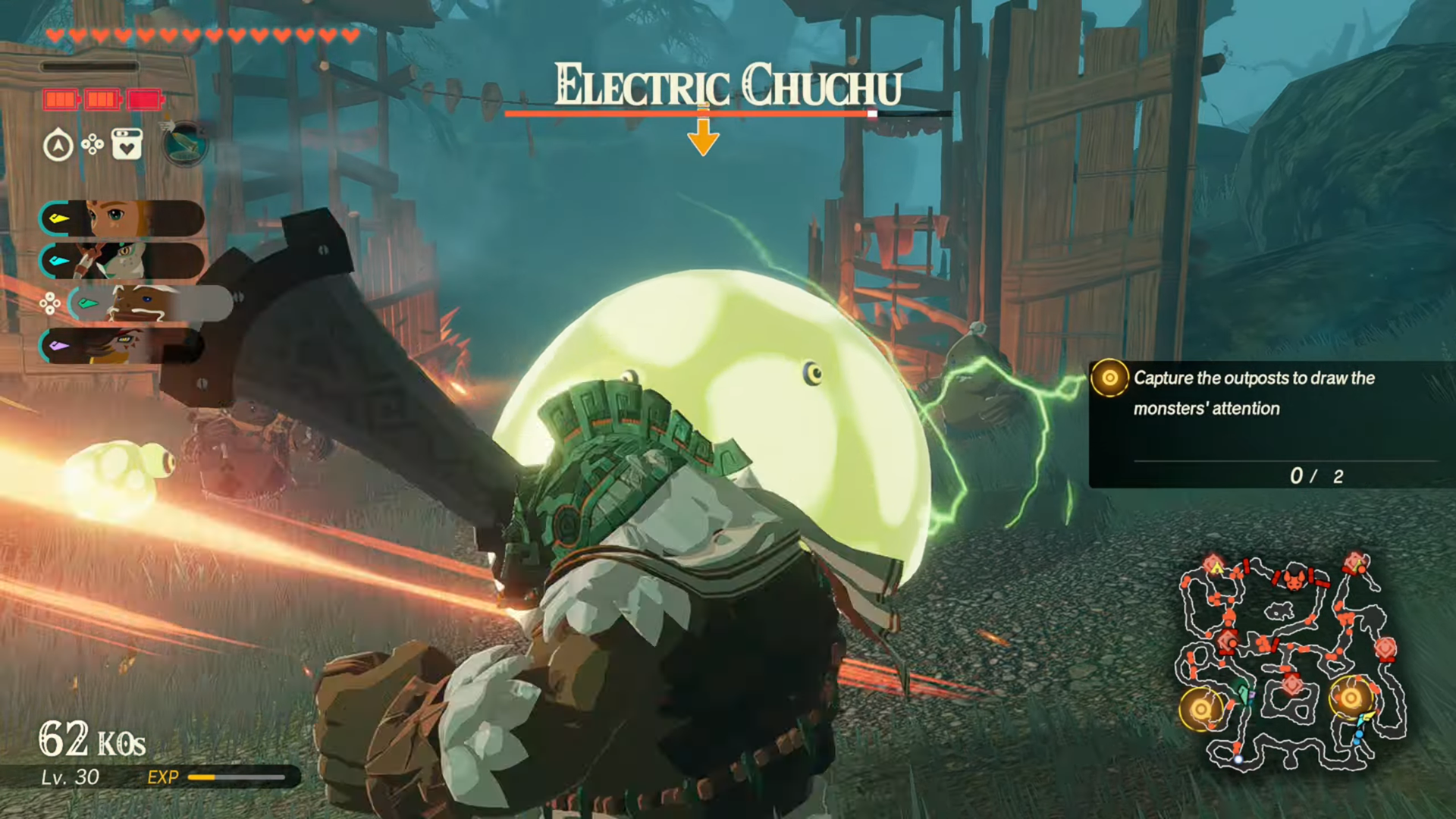Open the small D-pad selector near third portrait
Image resolution: width=1456 pixels, height=819 pixels.
(x=50, y=303)
